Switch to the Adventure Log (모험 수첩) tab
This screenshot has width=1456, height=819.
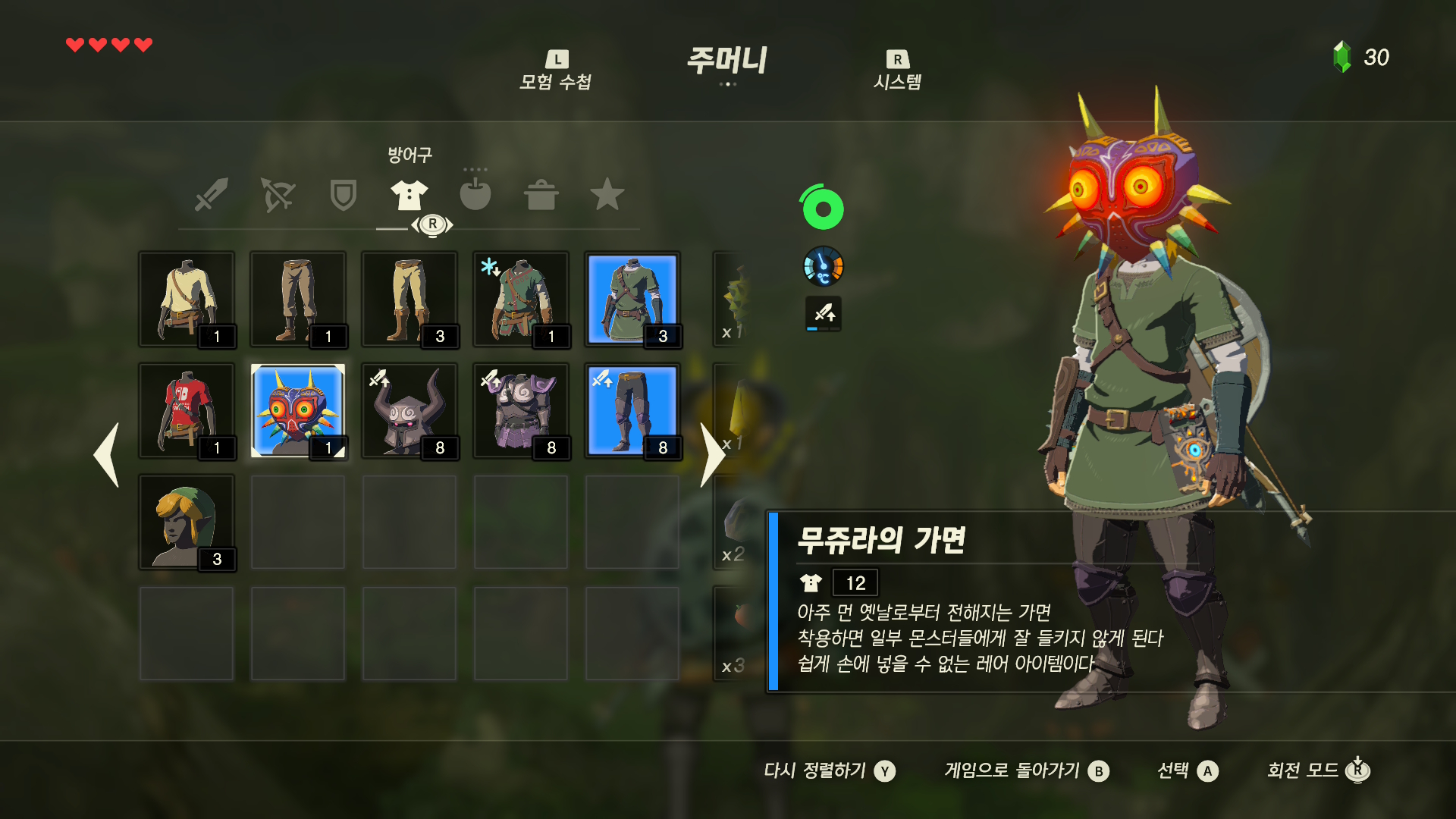tap(556, 71)
